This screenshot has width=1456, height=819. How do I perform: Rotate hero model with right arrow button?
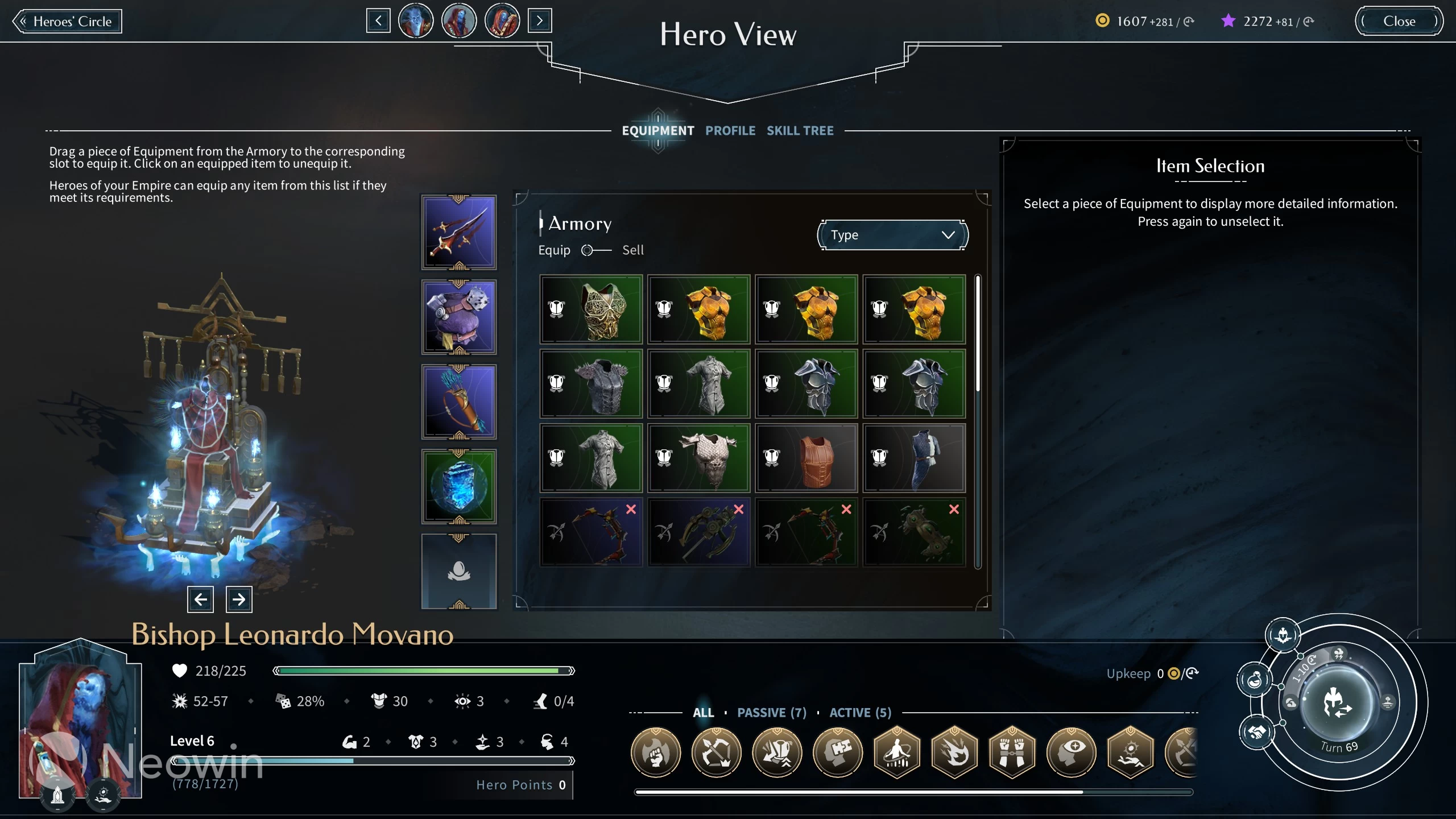coord(239,599)
